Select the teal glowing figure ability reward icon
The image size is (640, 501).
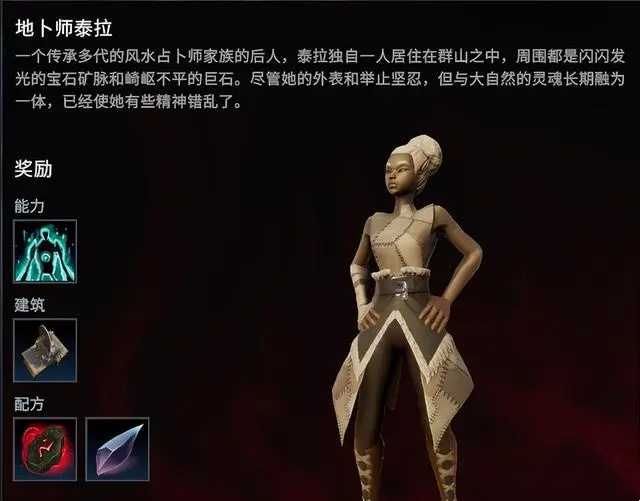45,251
